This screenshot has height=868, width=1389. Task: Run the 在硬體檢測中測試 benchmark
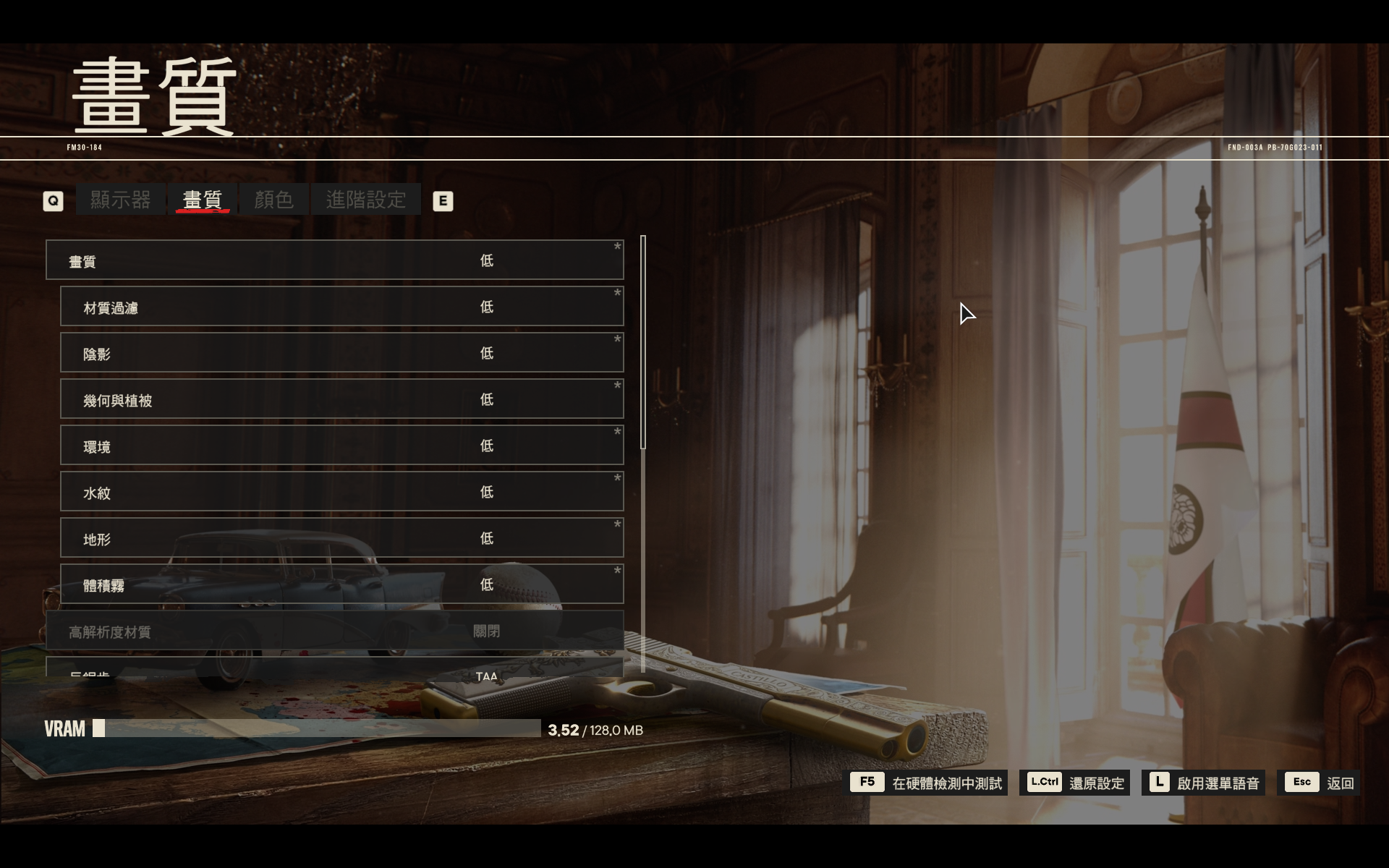[x=928, y=783]
